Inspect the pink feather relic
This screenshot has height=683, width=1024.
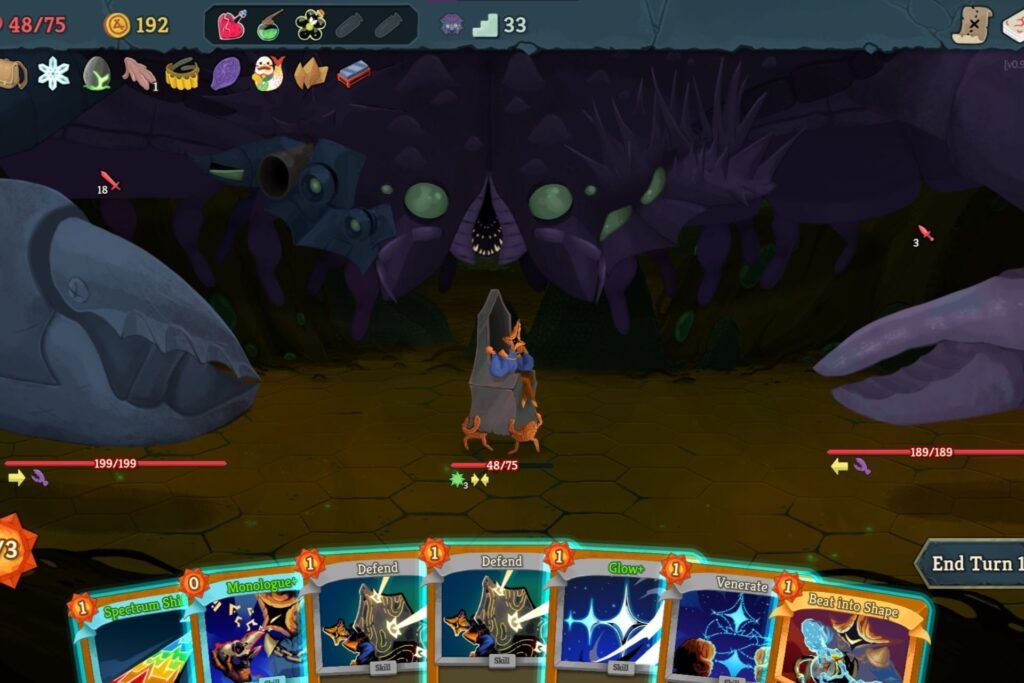[x=139, y=72]
